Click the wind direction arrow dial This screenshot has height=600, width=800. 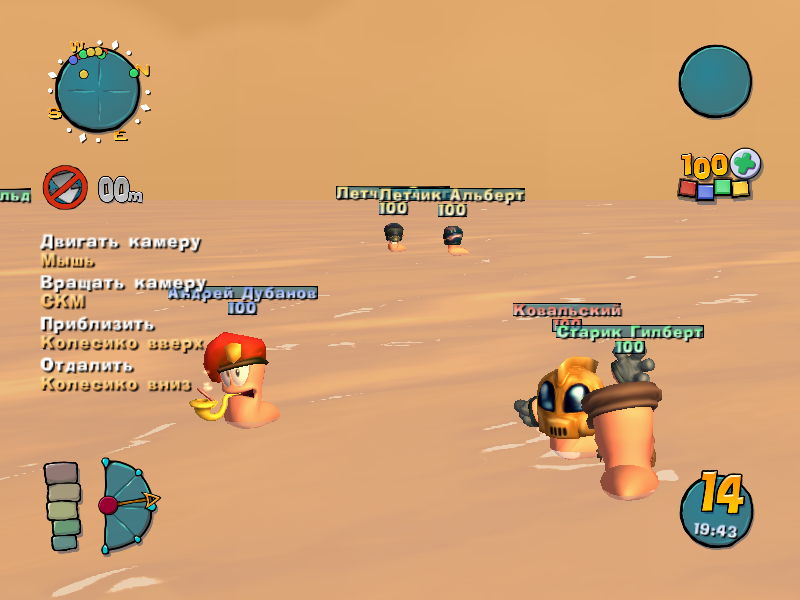[127, 505]
